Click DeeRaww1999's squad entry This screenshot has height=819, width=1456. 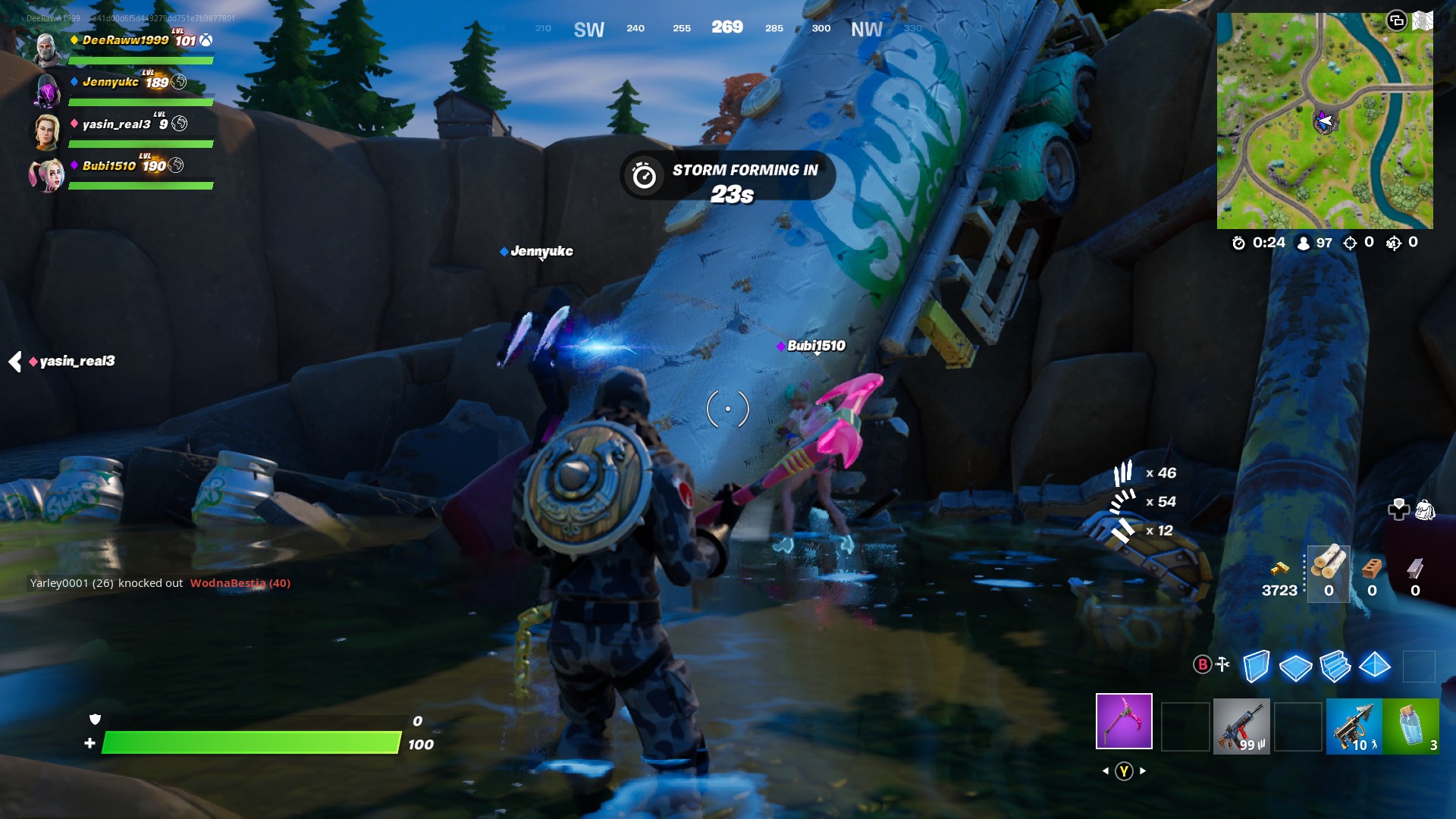tap(125, 41)
